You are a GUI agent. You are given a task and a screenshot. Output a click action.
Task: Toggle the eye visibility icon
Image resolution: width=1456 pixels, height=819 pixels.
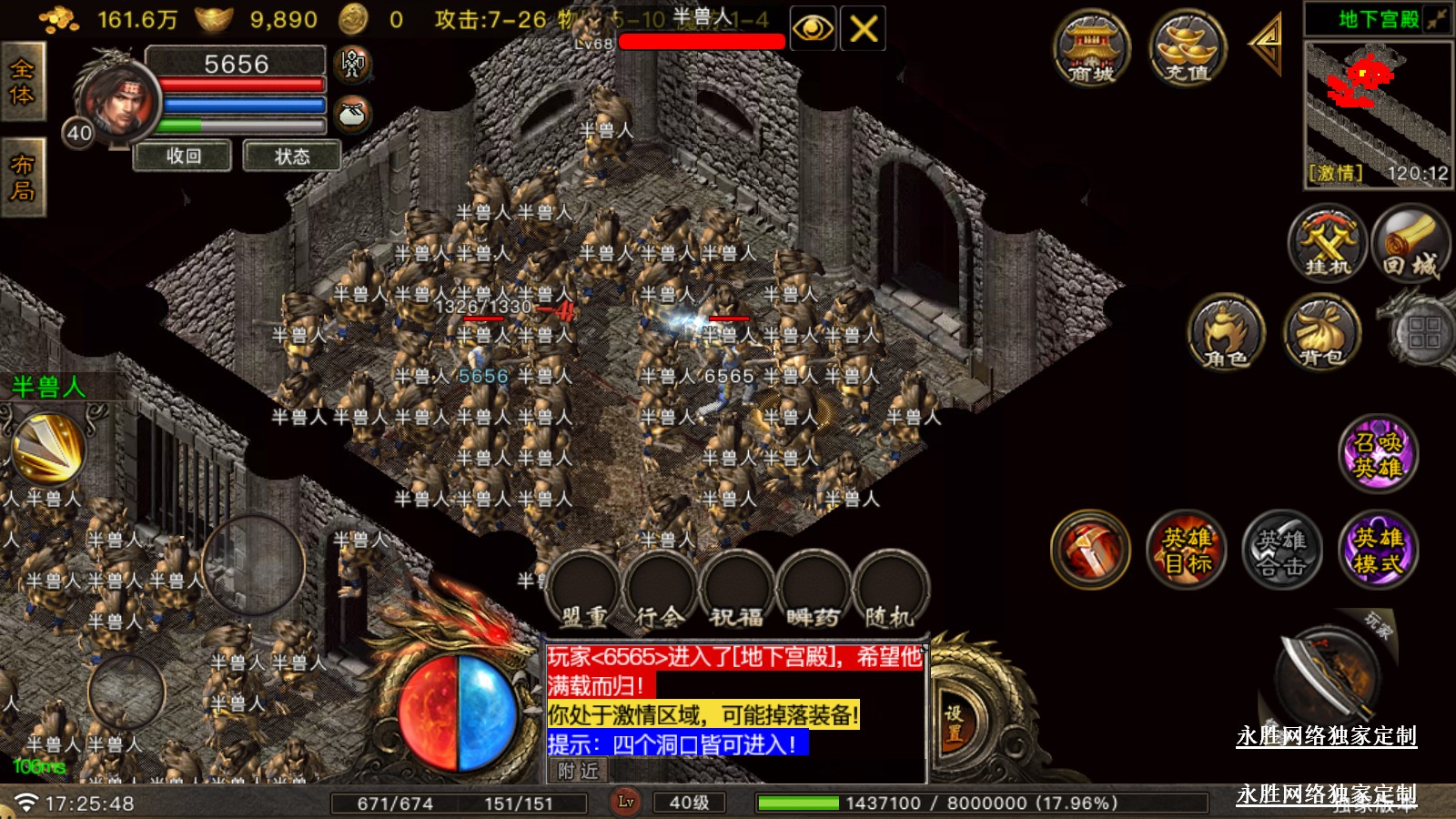tap(812, 29)
